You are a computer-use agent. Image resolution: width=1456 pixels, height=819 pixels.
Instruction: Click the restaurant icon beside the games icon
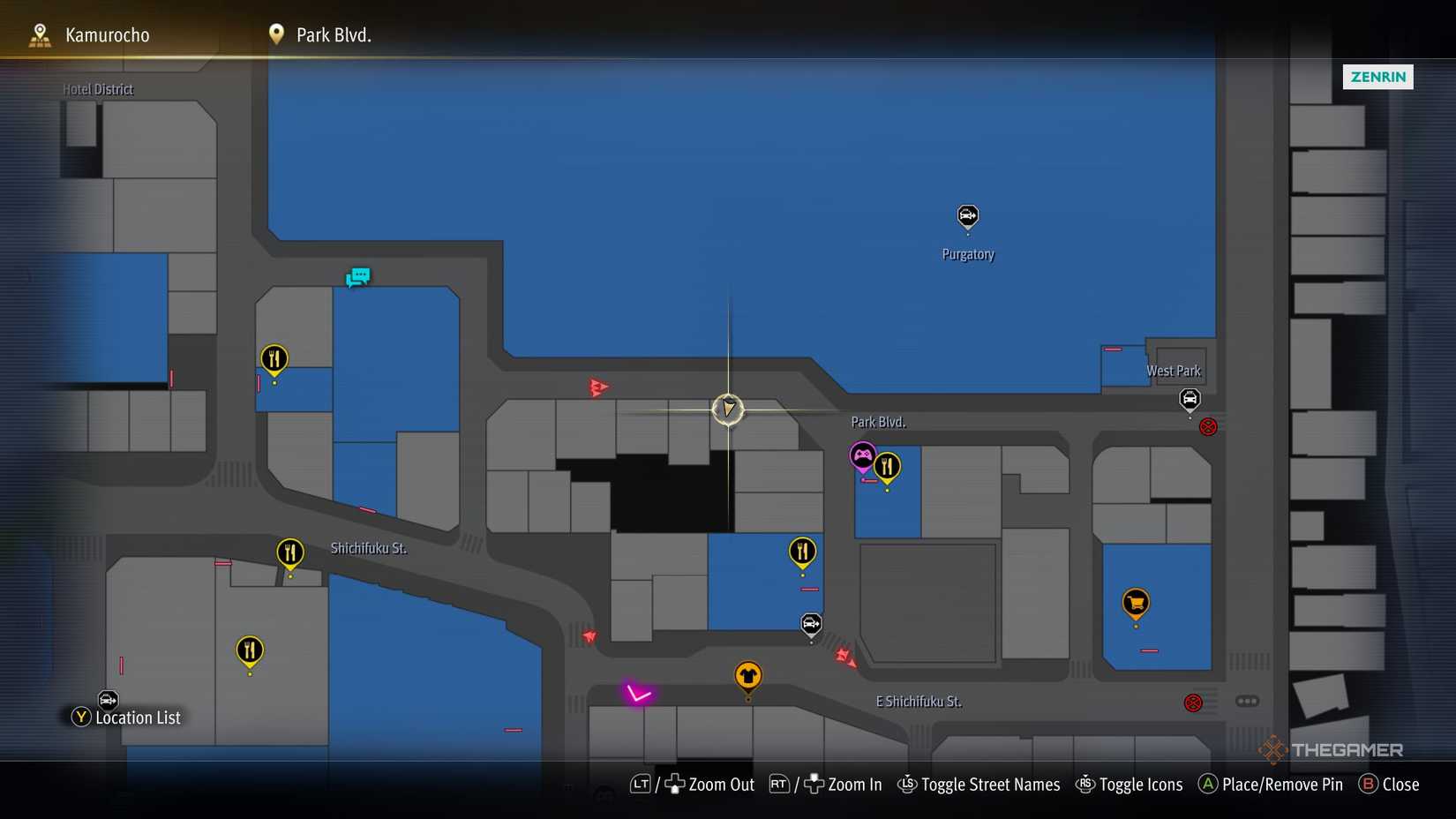(887, 465)
